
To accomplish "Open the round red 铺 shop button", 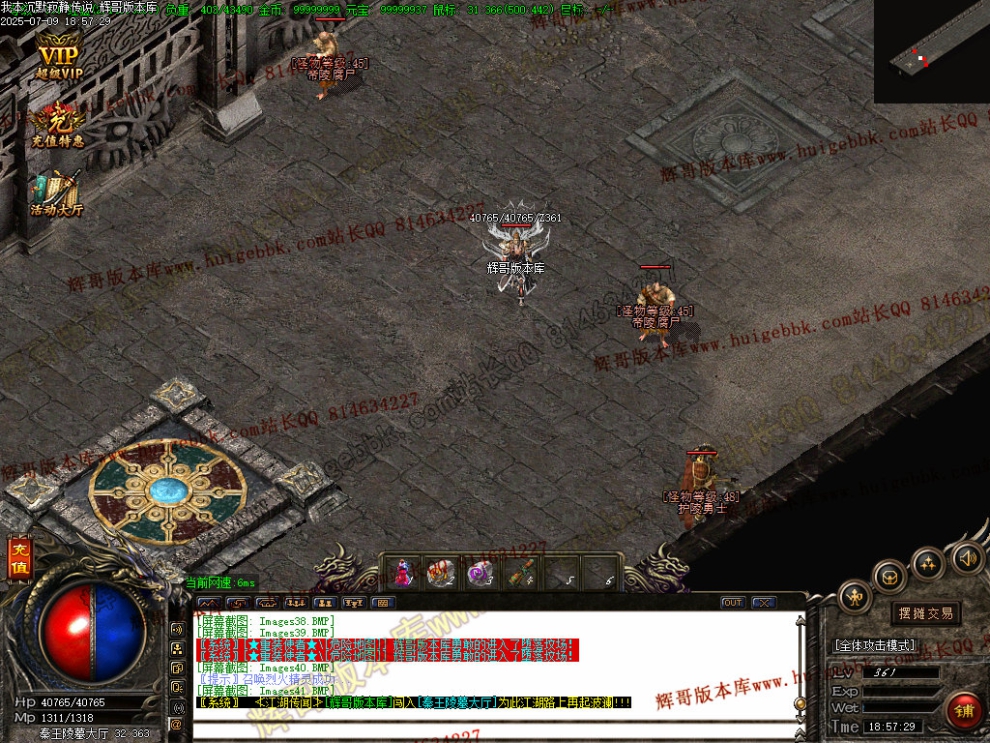I will [x=965, y=711].
